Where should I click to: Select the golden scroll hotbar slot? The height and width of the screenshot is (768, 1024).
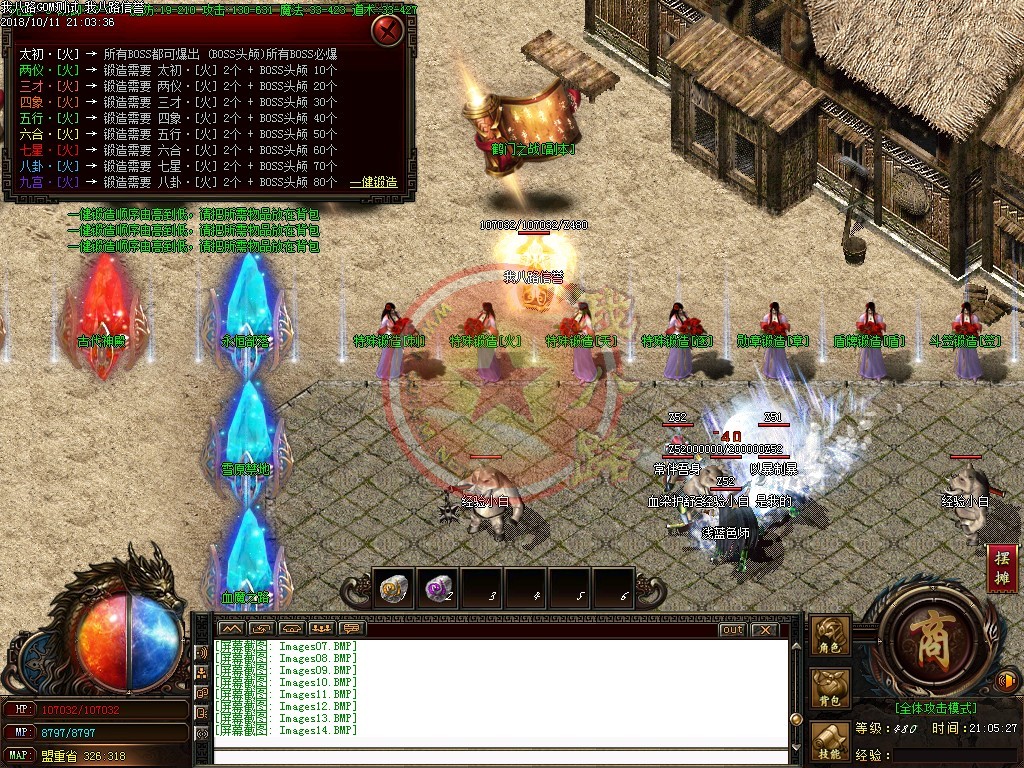click(394, 590)
